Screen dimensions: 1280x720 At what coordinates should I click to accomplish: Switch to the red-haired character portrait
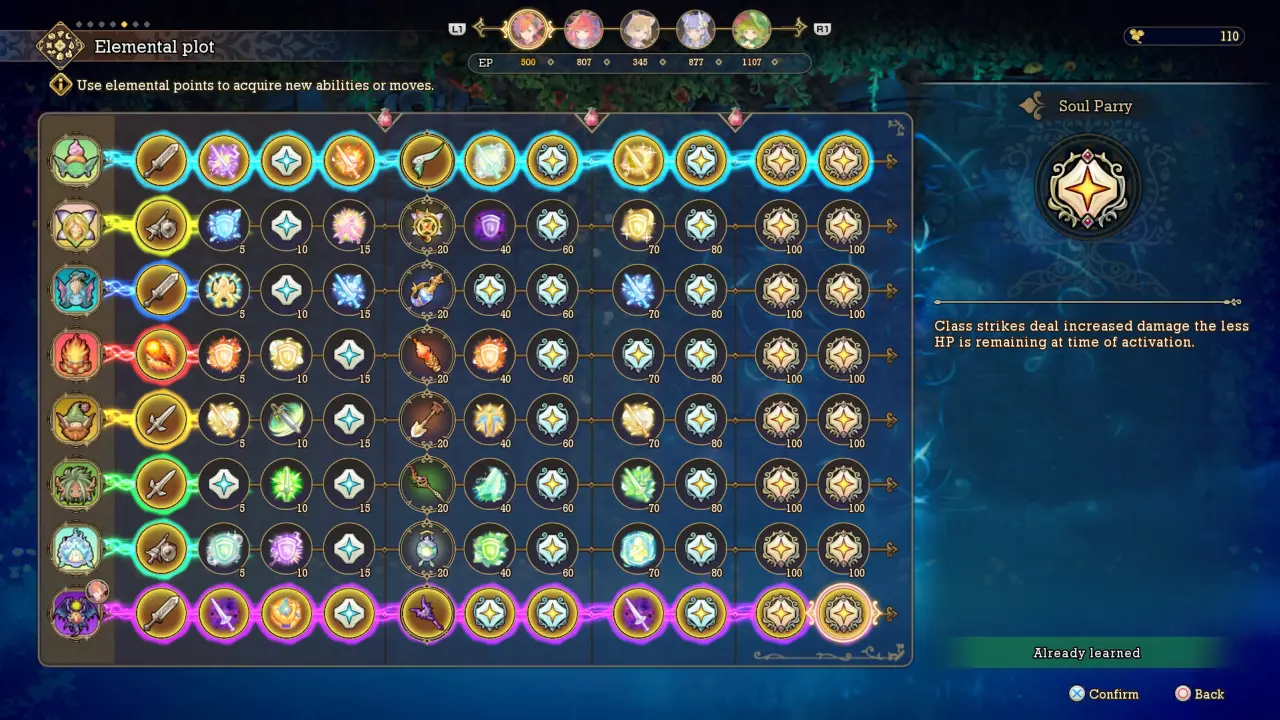point(584,30)
